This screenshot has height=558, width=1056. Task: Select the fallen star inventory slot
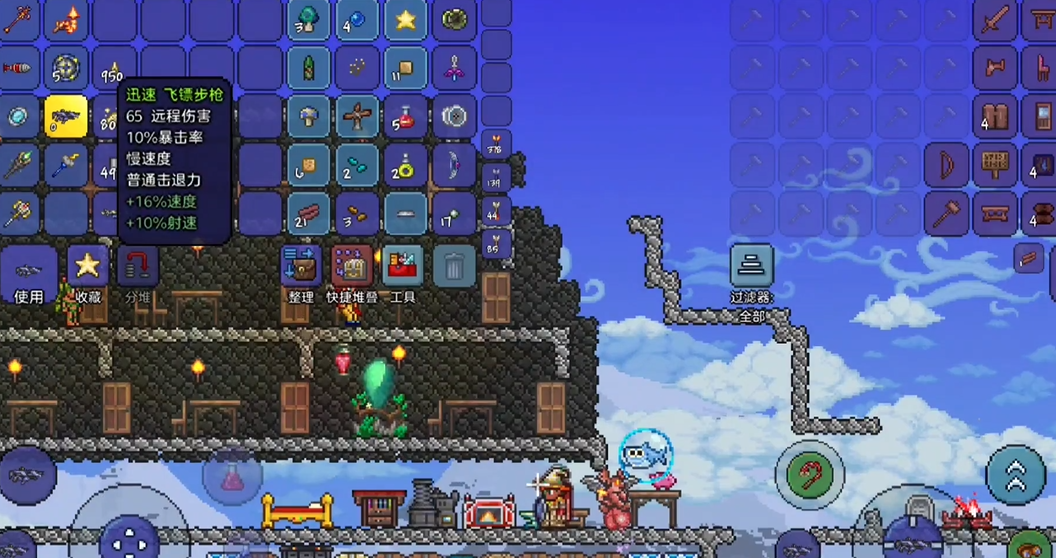coord(405,20)
